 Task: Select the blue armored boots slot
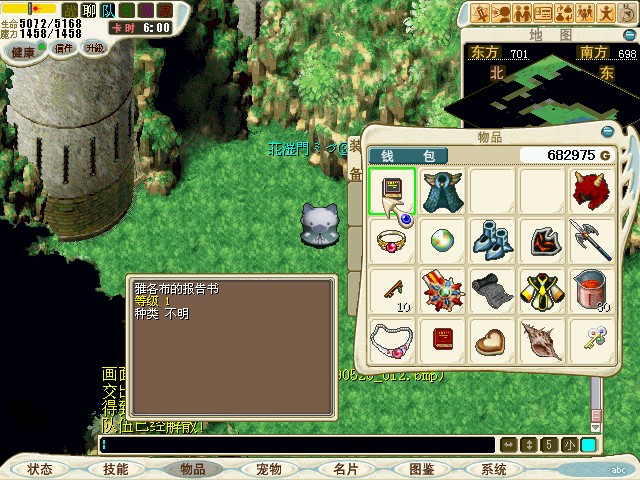pos(492,240)
